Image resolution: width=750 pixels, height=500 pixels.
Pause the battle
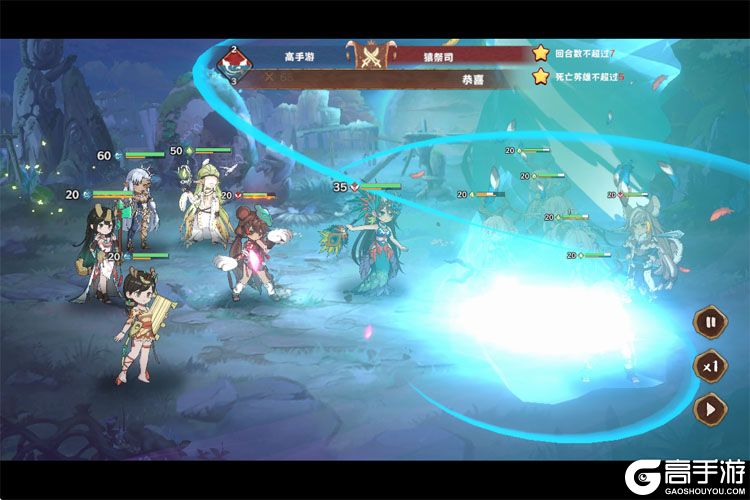pyautogui.click(x=711, y=323)
